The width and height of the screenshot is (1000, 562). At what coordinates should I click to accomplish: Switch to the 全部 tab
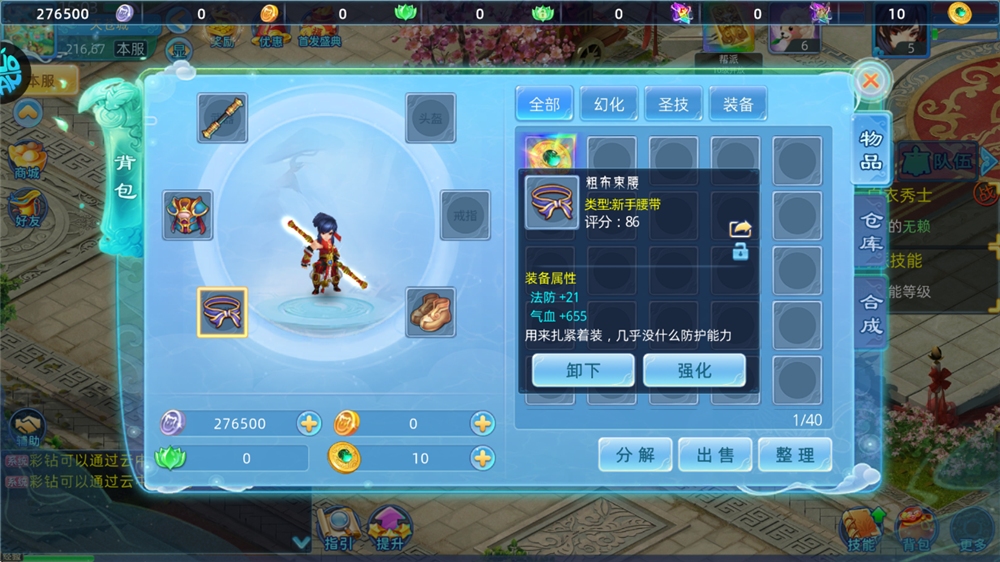tap(544, 104)
